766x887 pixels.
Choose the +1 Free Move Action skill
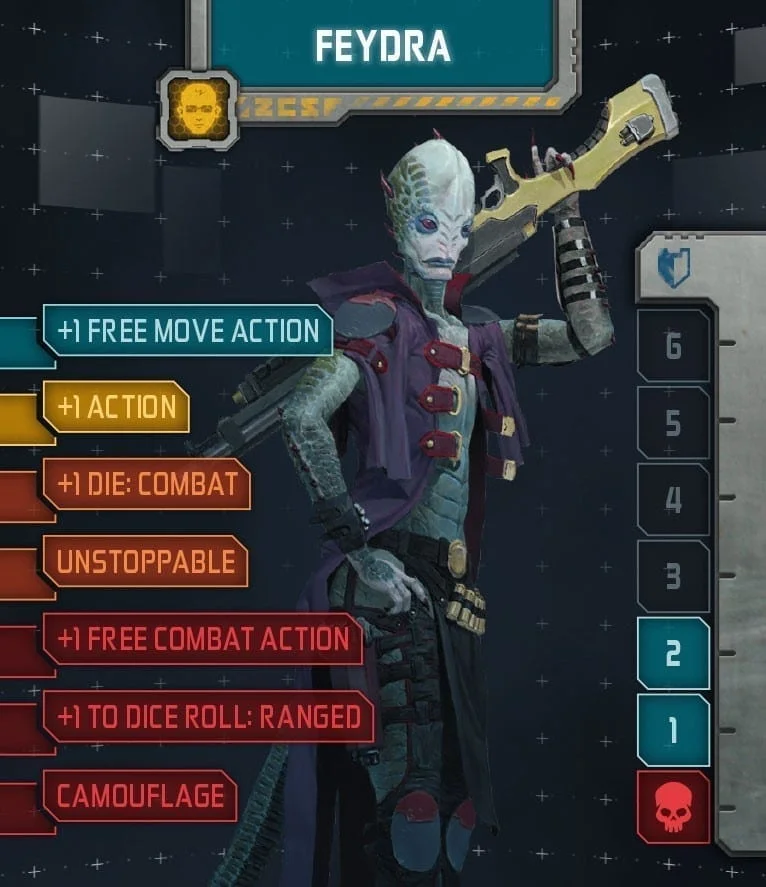(x=188, y=331)
